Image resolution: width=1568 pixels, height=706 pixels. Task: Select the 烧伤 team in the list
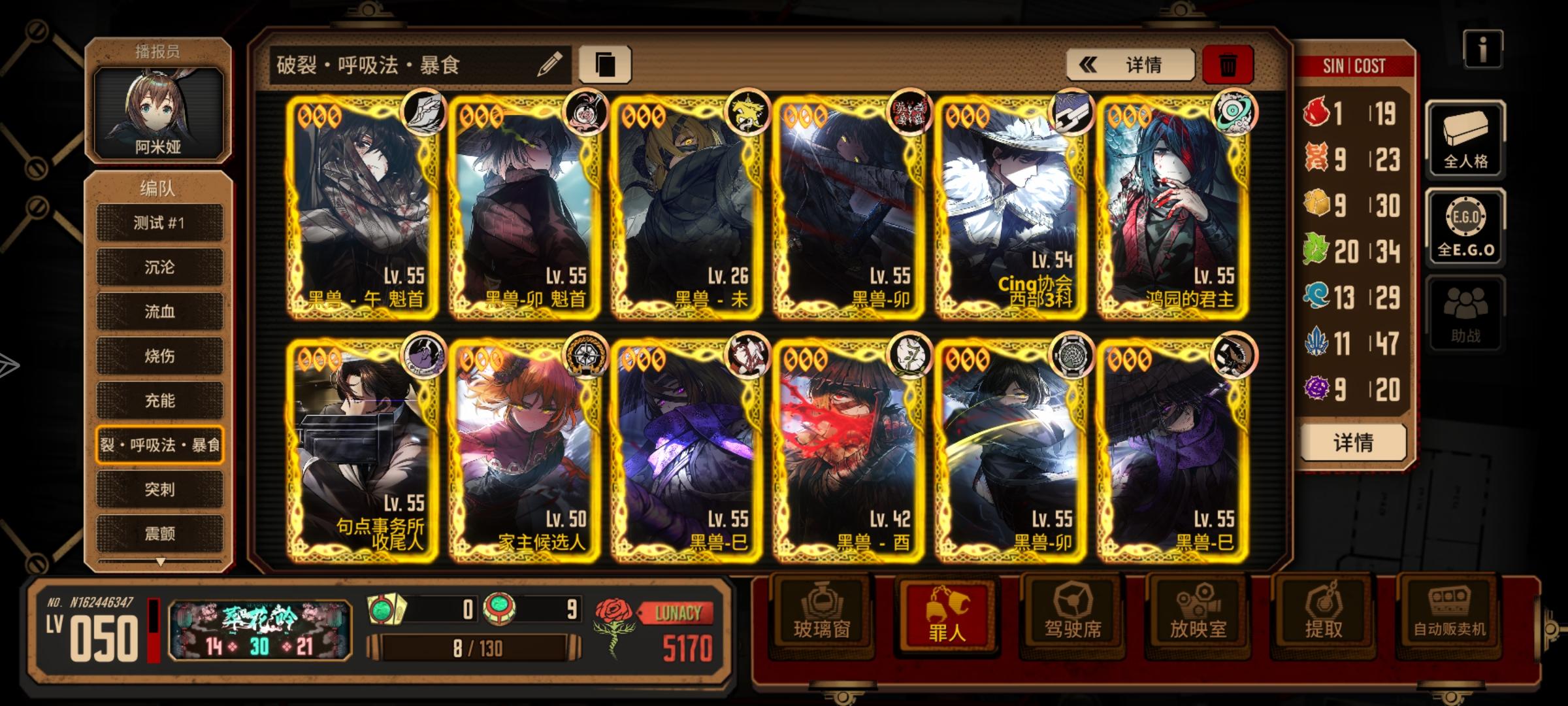(x=159, y=356)
